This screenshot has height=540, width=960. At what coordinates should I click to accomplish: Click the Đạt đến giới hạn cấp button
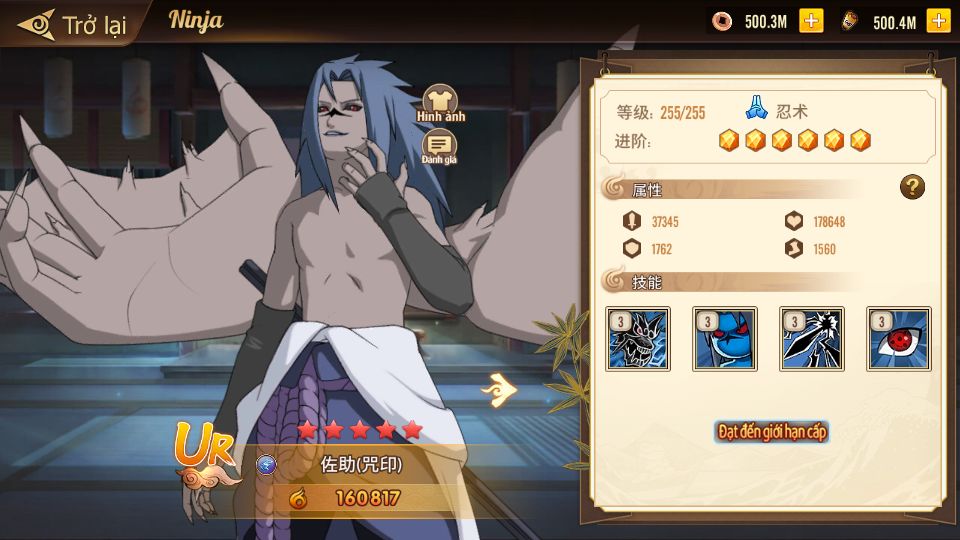pyautogui.click(x=772, y=432)
